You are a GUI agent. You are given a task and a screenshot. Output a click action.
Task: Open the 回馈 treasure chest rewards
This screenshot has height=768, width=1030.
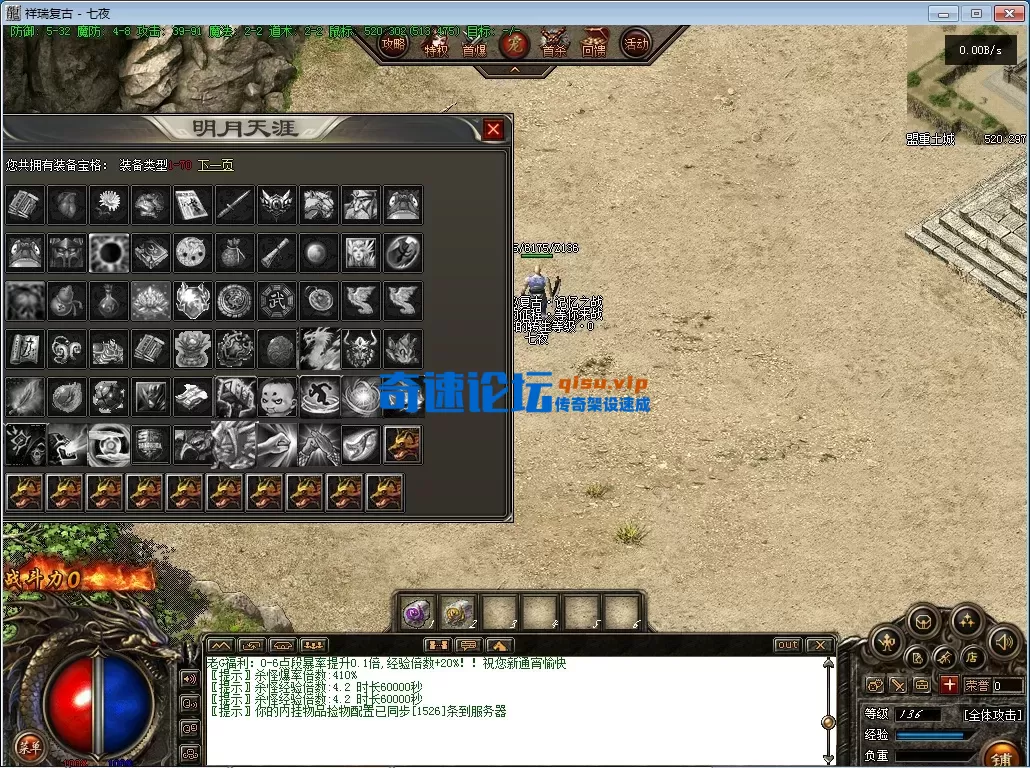tap(594, 44)
